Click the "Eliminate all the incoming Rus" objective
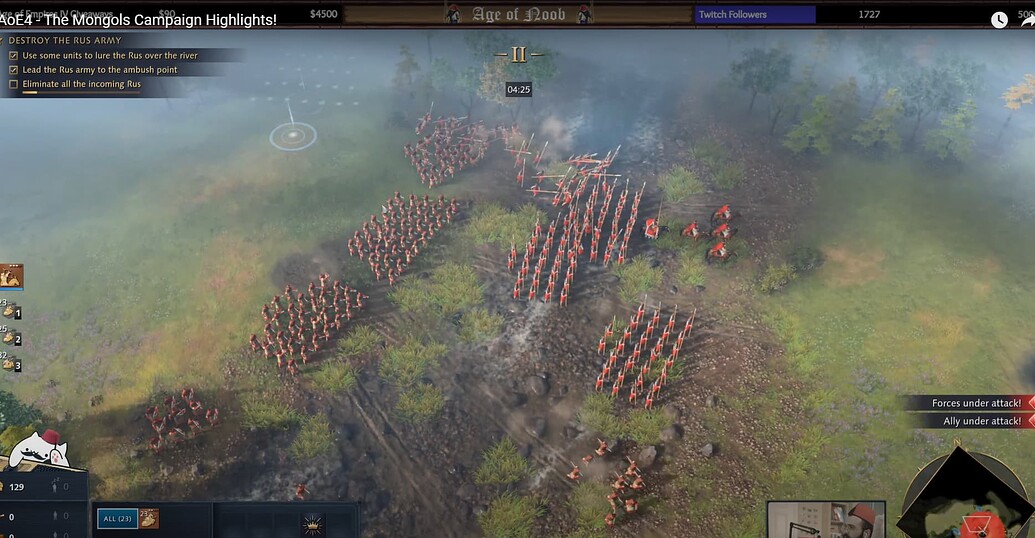Viewport: 1035px width, 538px height. (81, 84)
